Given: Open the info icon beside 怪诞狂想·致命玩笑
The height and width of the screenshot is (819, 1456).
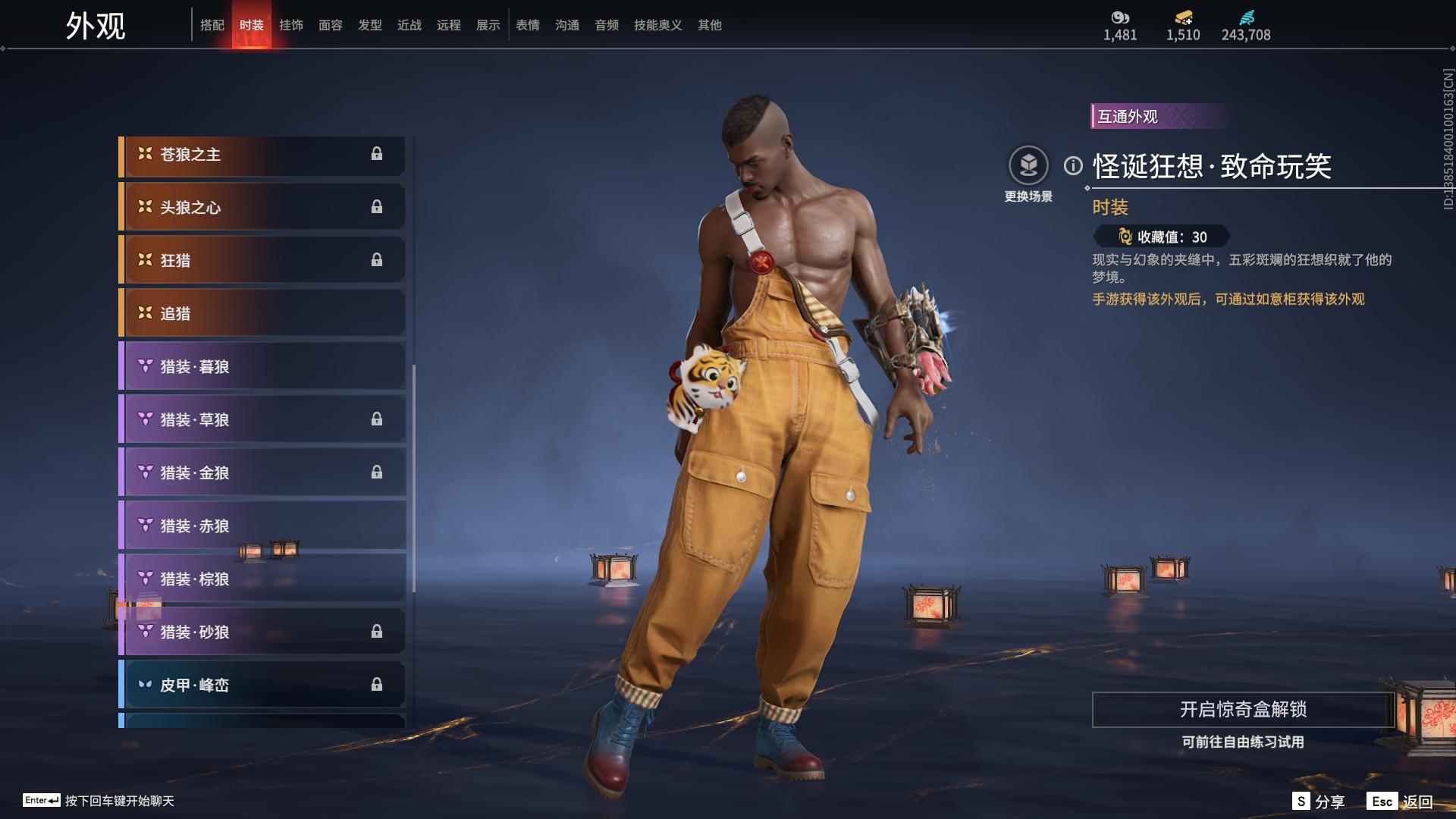Looking at the screenshot, I should pyautogui.click(x=1072, y=166).
